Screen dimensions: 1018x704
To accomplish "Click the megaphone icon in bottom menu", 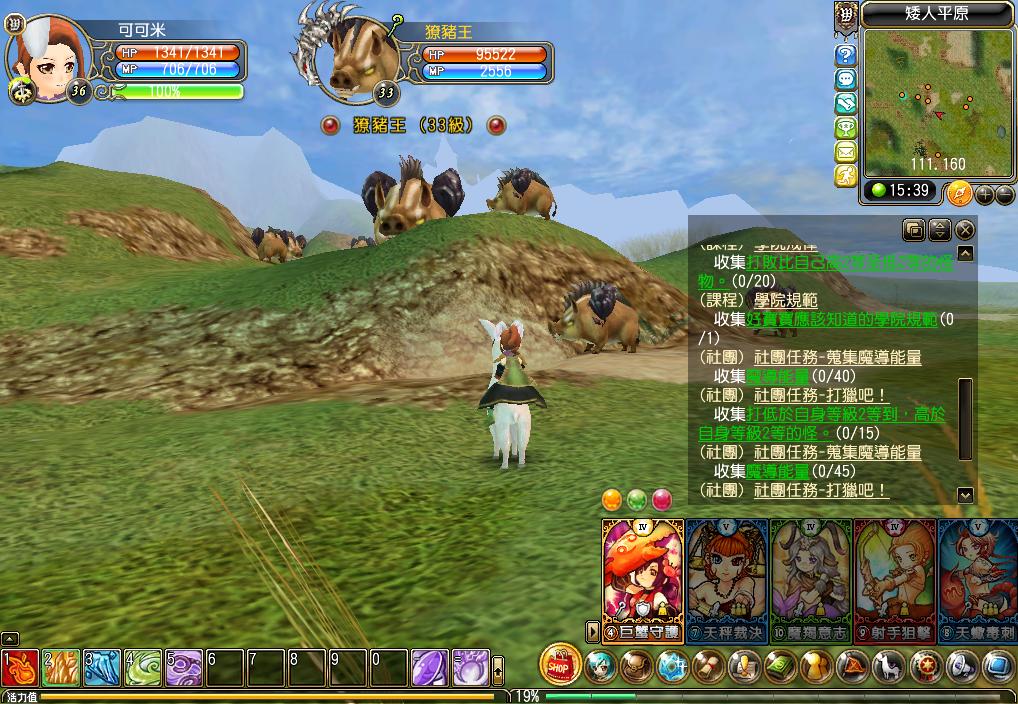I will point(961,665).
